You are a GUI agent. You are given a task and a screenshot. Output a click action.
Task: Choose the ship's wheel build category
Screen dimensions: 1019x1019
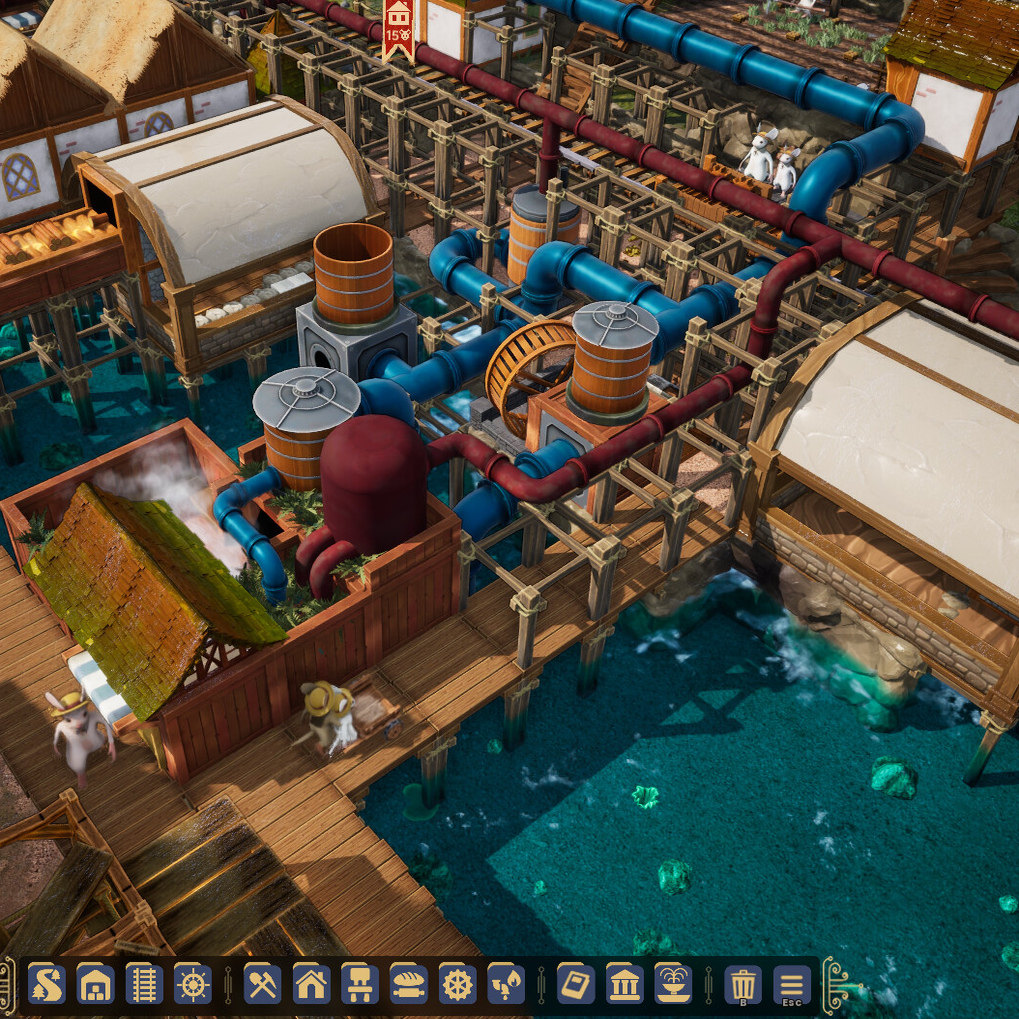point(193,984)
